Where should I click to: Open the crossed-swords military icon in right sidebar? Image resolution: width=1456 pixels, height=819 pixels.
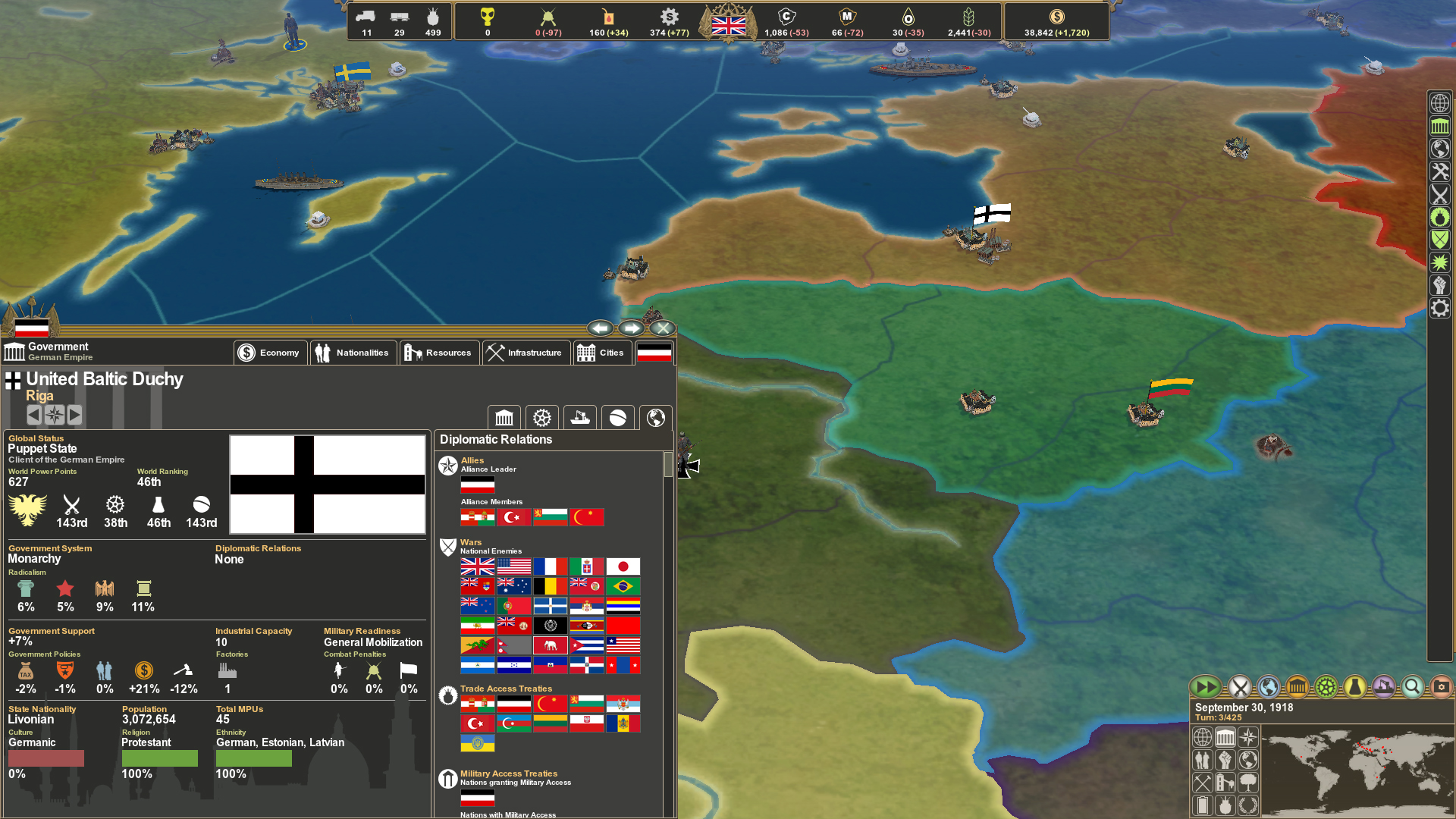(1440, 196)
